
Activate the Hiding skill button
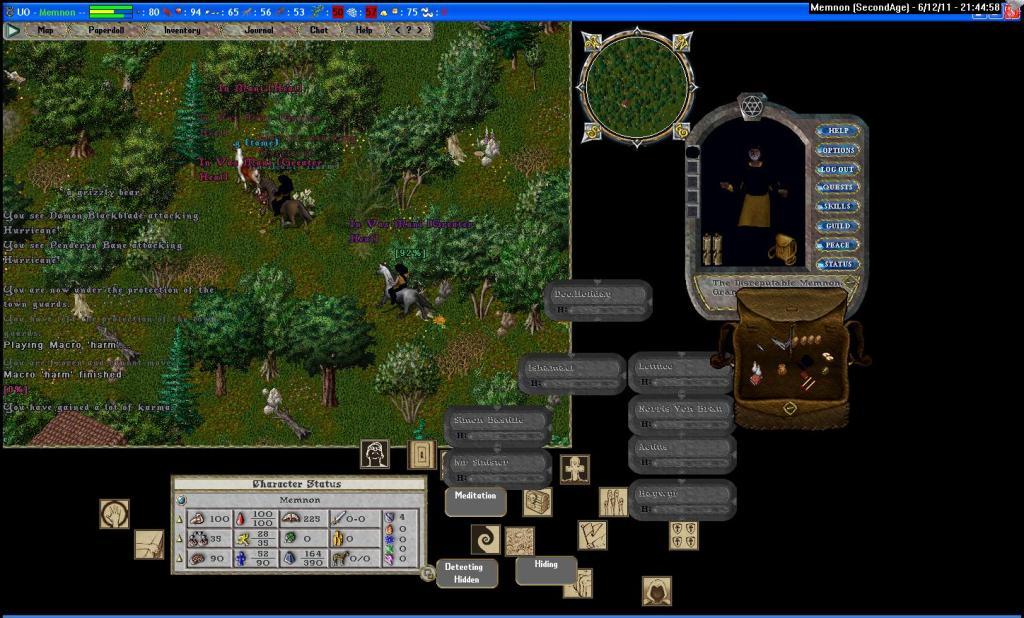pyautogui.click(x=546, y=565)
